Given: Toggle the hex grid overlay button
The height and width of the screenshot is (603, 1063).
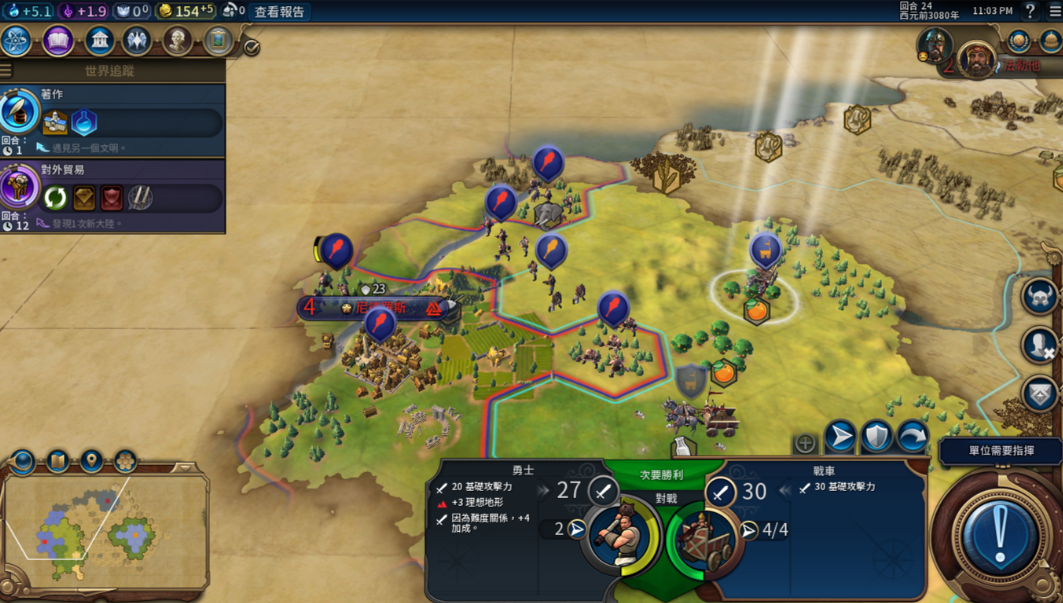Looking at the screenshot, I should click(x=125, y=461).
